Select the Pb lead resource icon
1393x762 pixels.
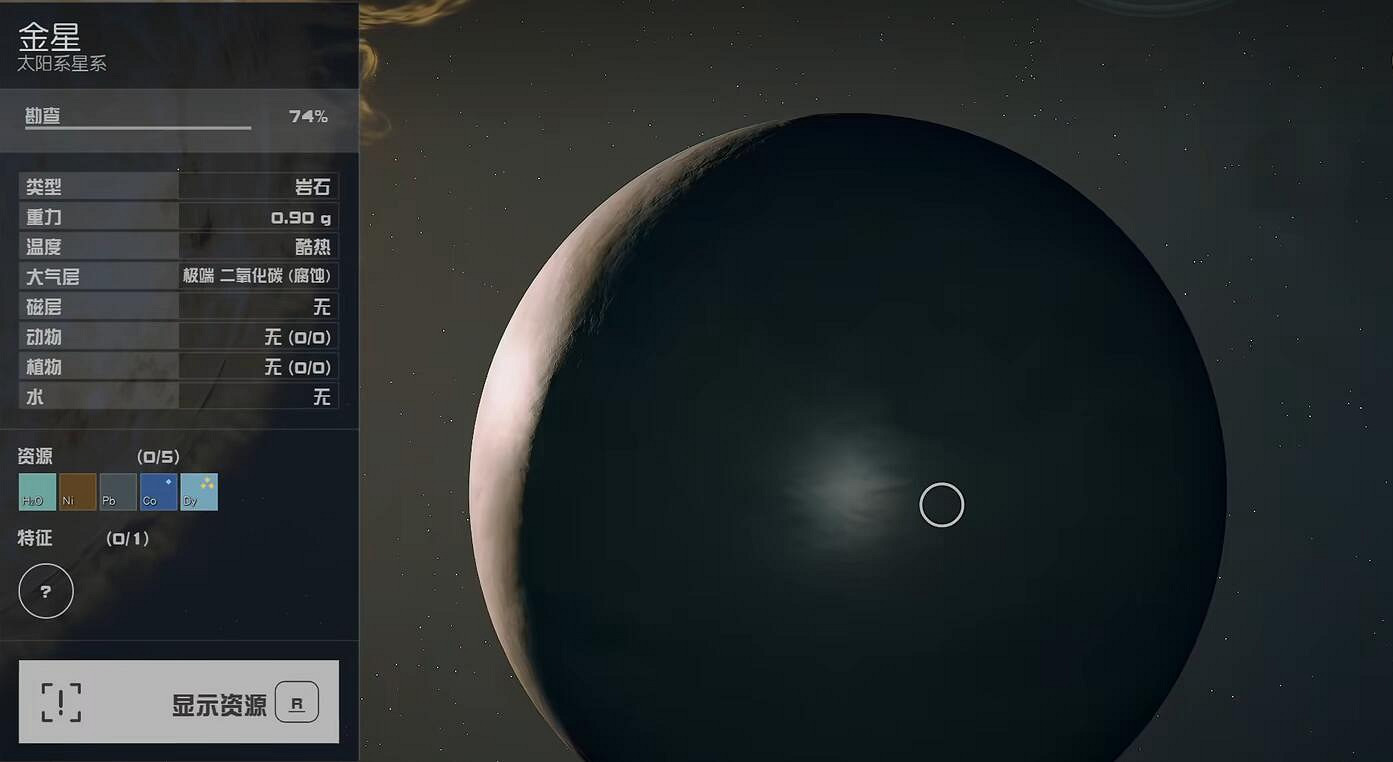(117, 492)
